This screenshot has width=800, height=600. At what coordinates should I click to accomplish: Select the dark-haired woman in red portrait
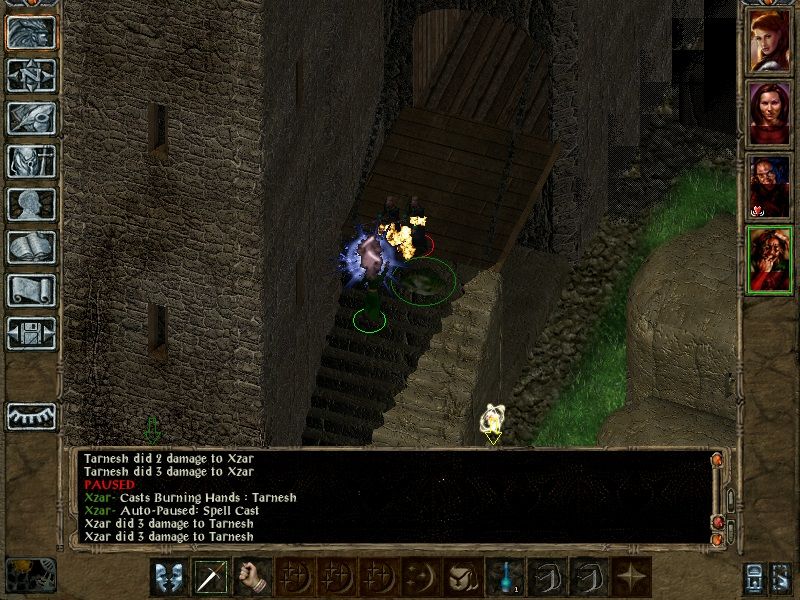pyautogui.click(x=770, y=113)
